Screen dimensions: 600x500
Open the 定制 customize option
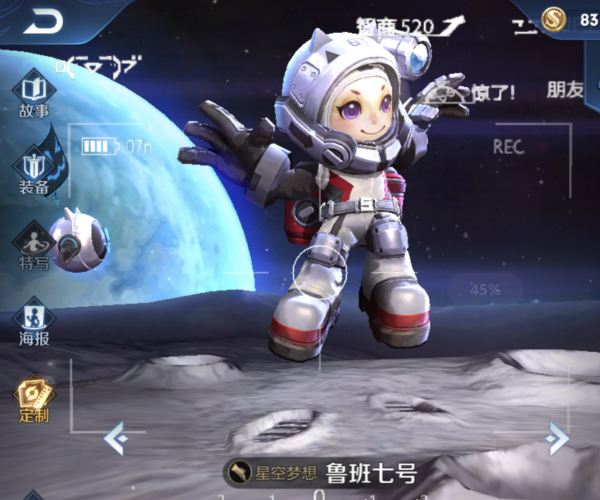(33, 400)
